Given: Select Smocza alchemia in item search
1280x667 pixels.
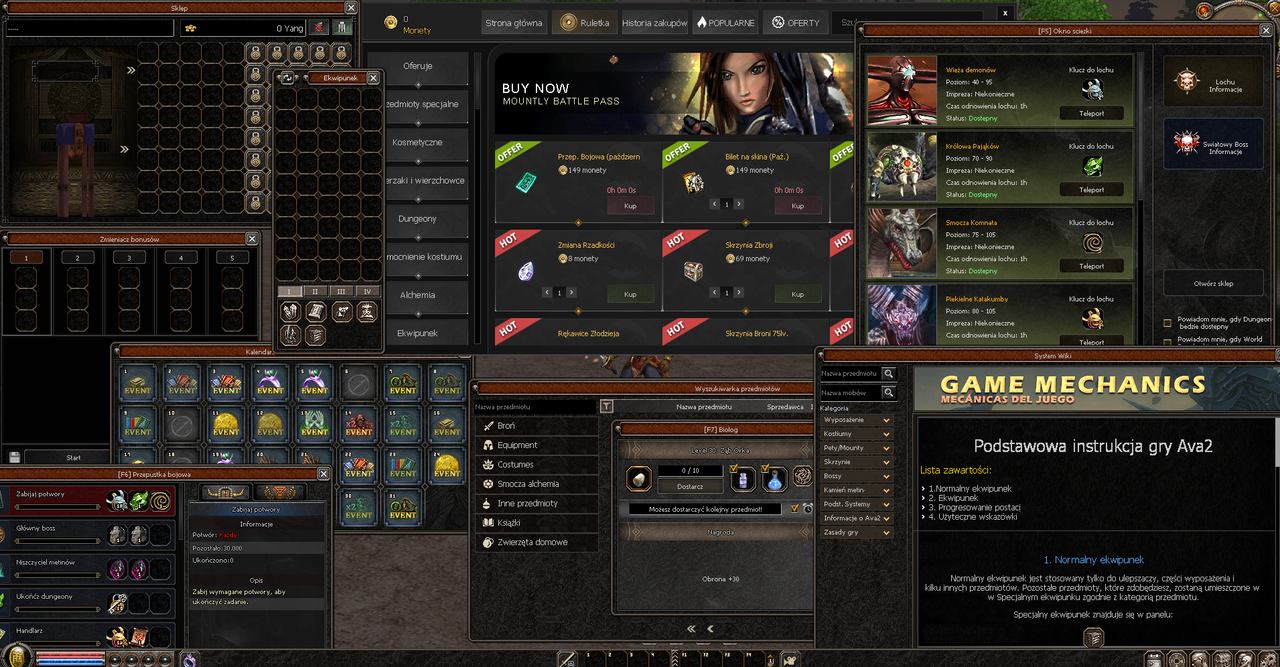Looking at the screenshot, I should (528, 484).
